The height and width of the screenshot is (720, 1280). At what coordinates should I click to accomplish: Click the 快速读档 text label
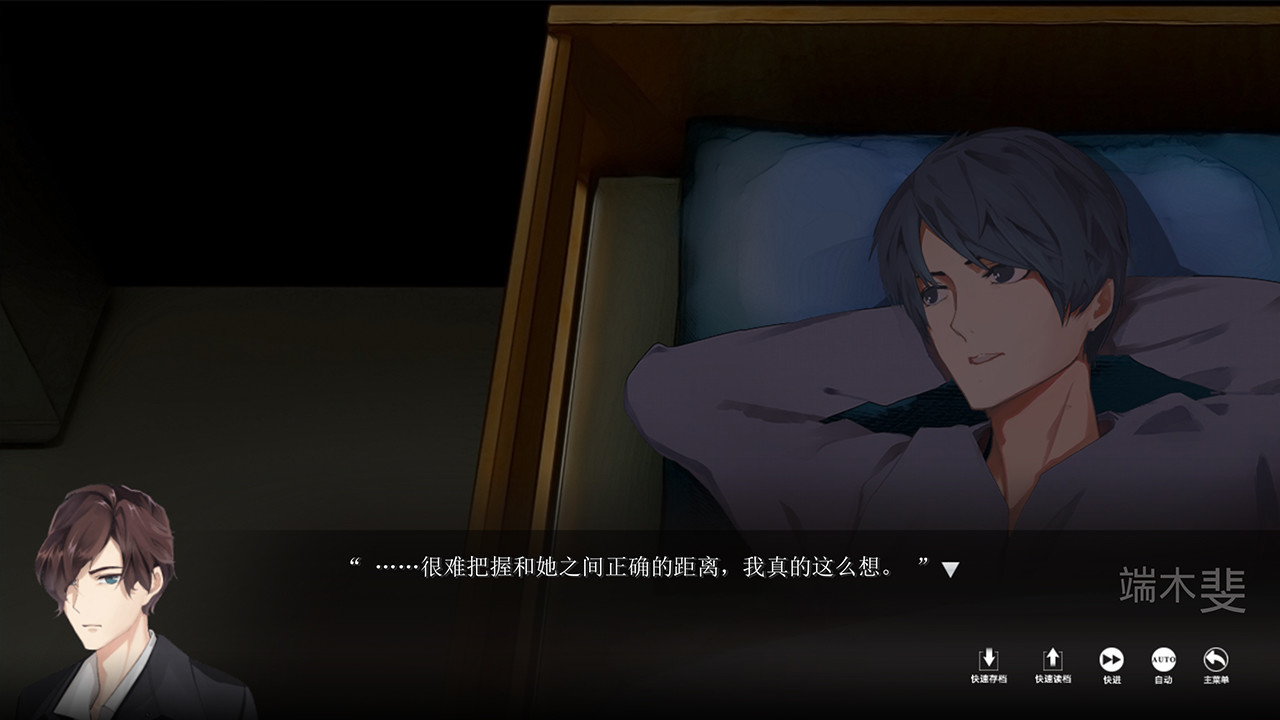click(x=1052, y=678)
